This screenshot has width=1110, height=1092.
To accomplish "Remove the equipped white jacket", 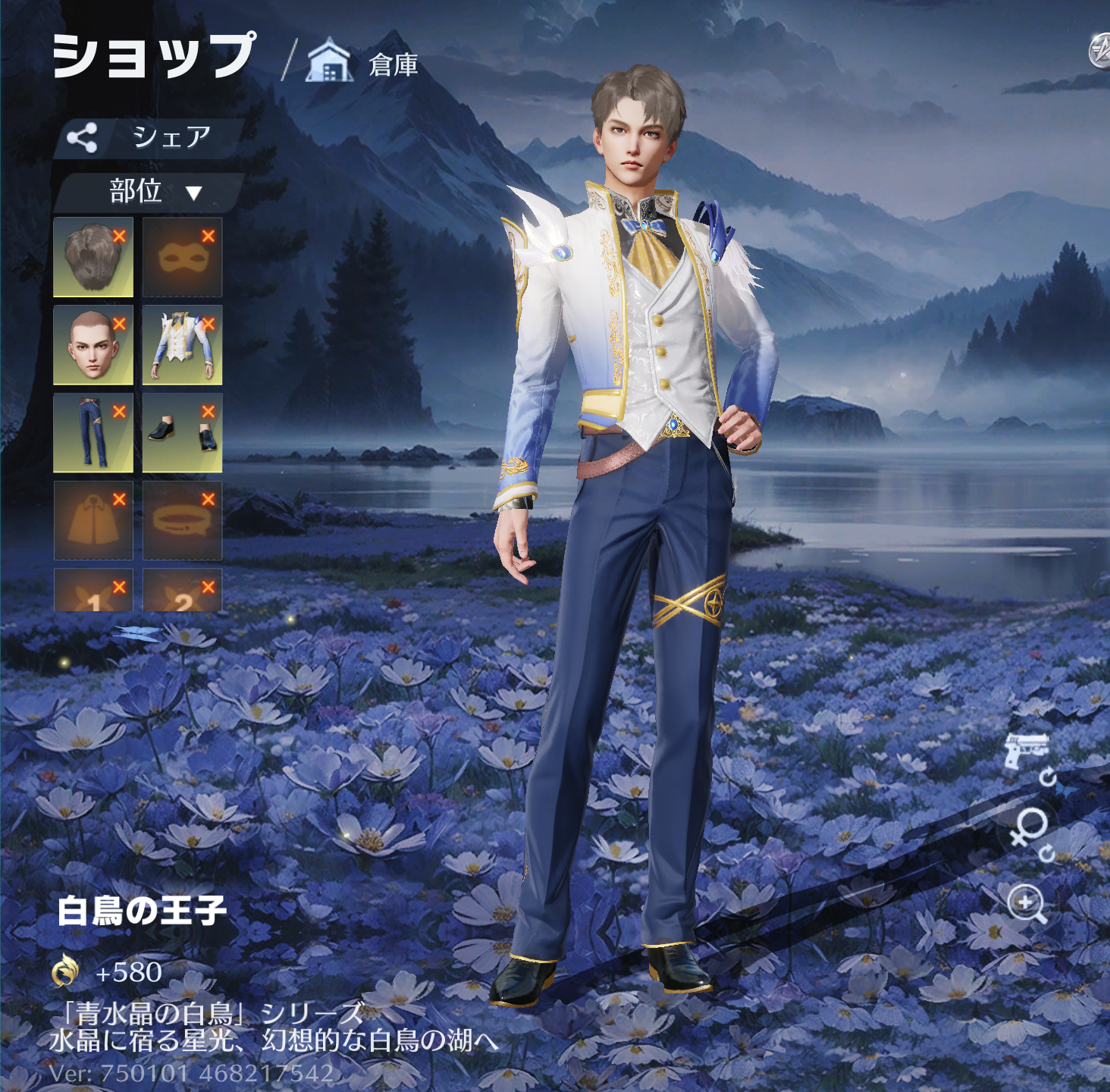I will 209,324.
